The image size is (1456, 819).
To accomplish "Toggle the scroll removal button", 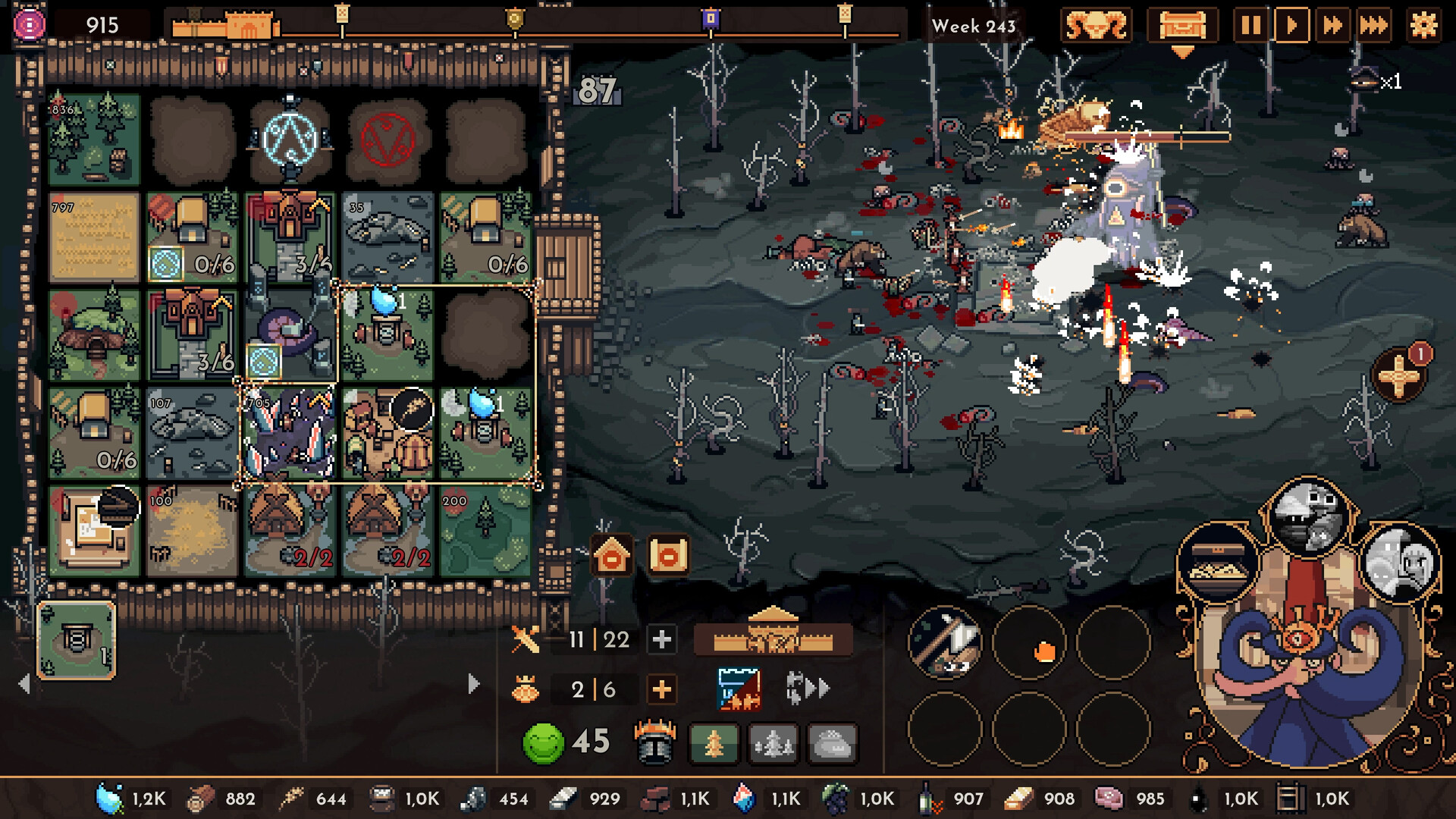I will 668,556.
